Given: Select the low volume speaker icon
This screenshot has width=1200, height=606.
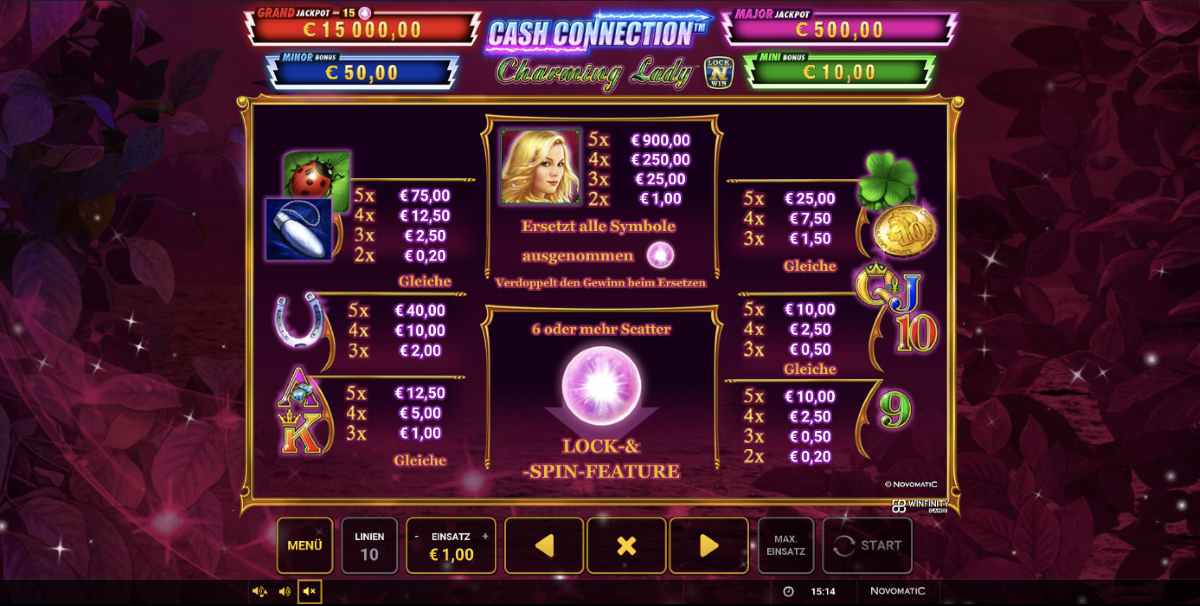Looking at the screenshot, I should (x=284, y=592).
